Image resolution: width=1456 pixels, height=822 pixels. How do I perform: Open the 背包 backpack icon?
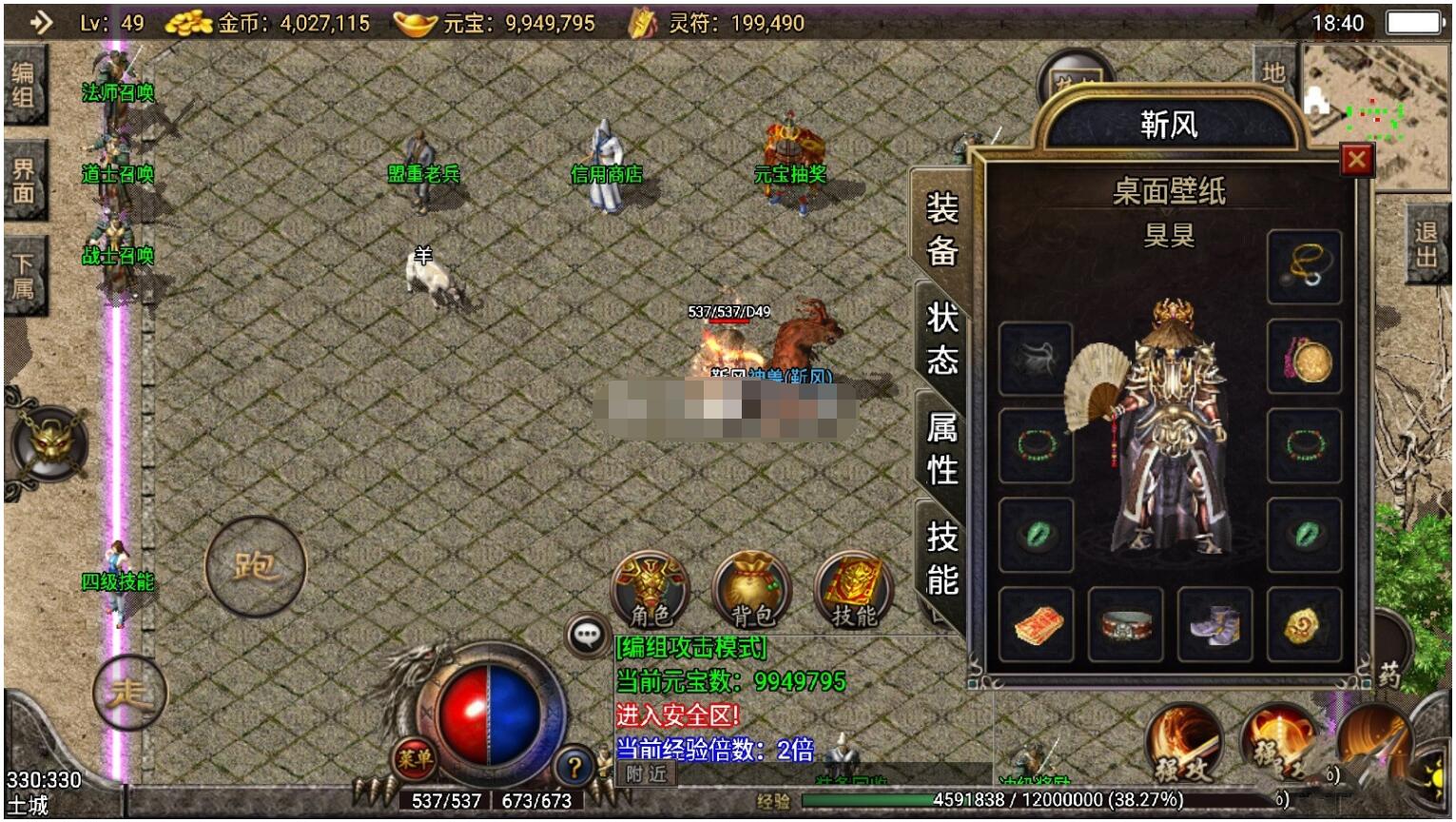[750, 587]
